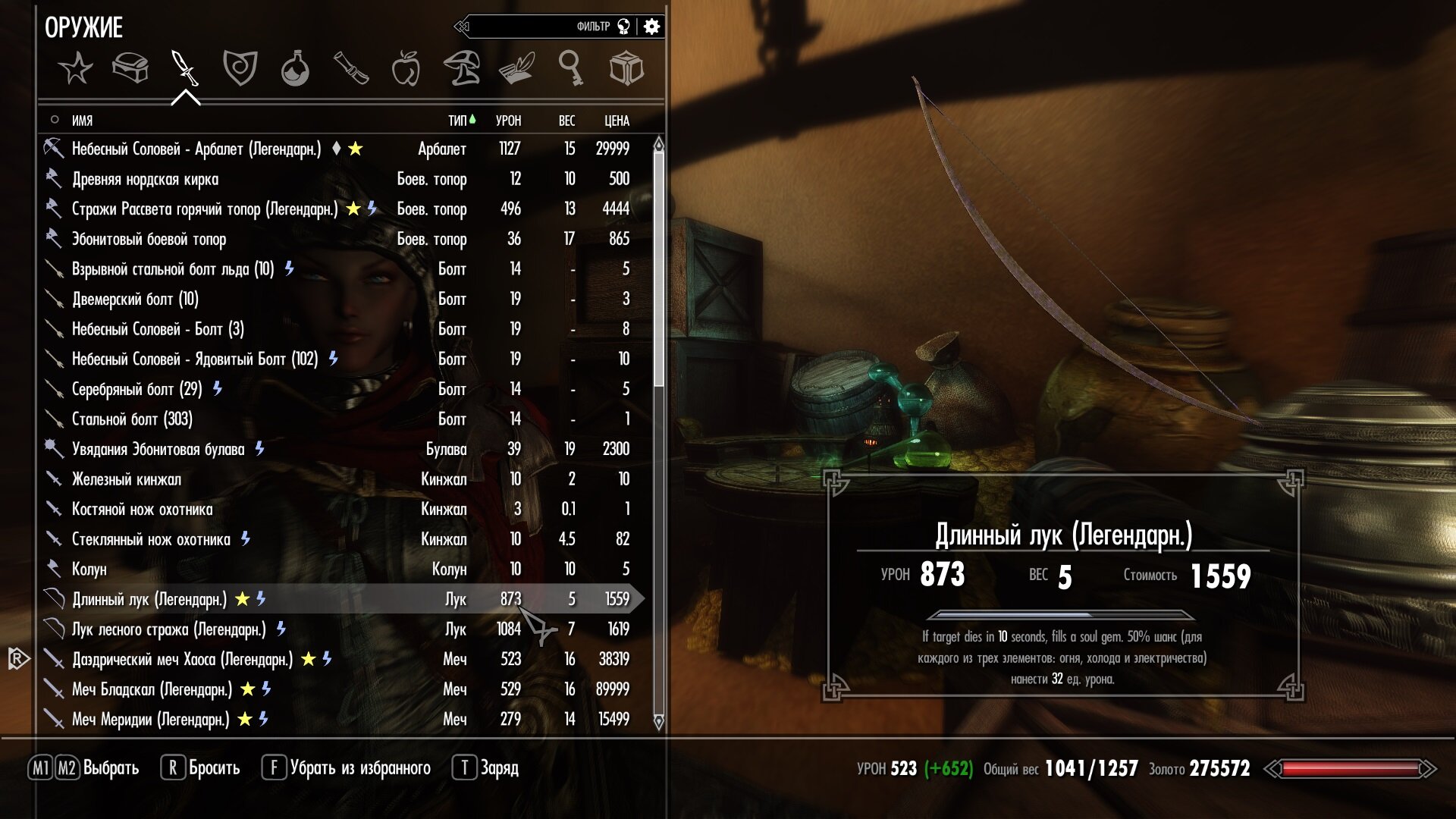The image size is (1456, 819).
Task: Show the all-items chest category
Action: 130,69
